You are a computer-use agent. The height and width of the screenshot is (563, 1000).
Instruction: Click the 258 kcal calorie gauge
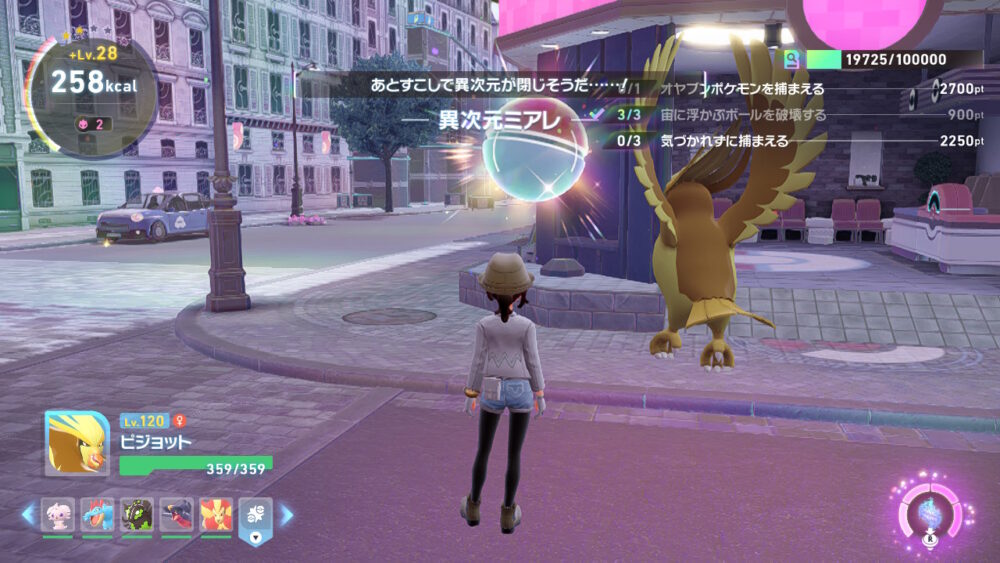[91, 84]
